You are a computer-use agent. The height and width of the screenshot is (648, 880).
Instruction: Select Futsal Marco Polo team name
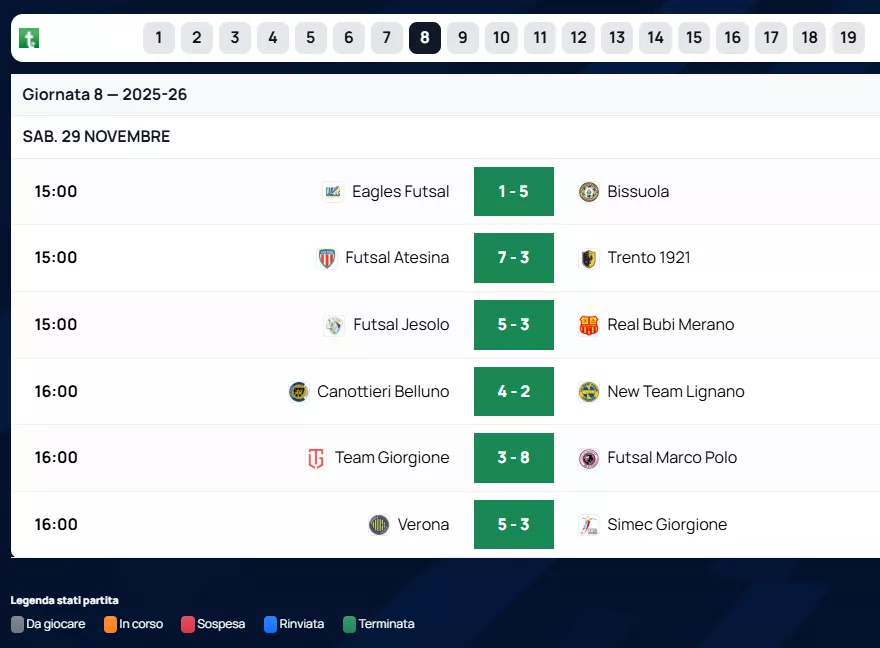click(671, 458)
